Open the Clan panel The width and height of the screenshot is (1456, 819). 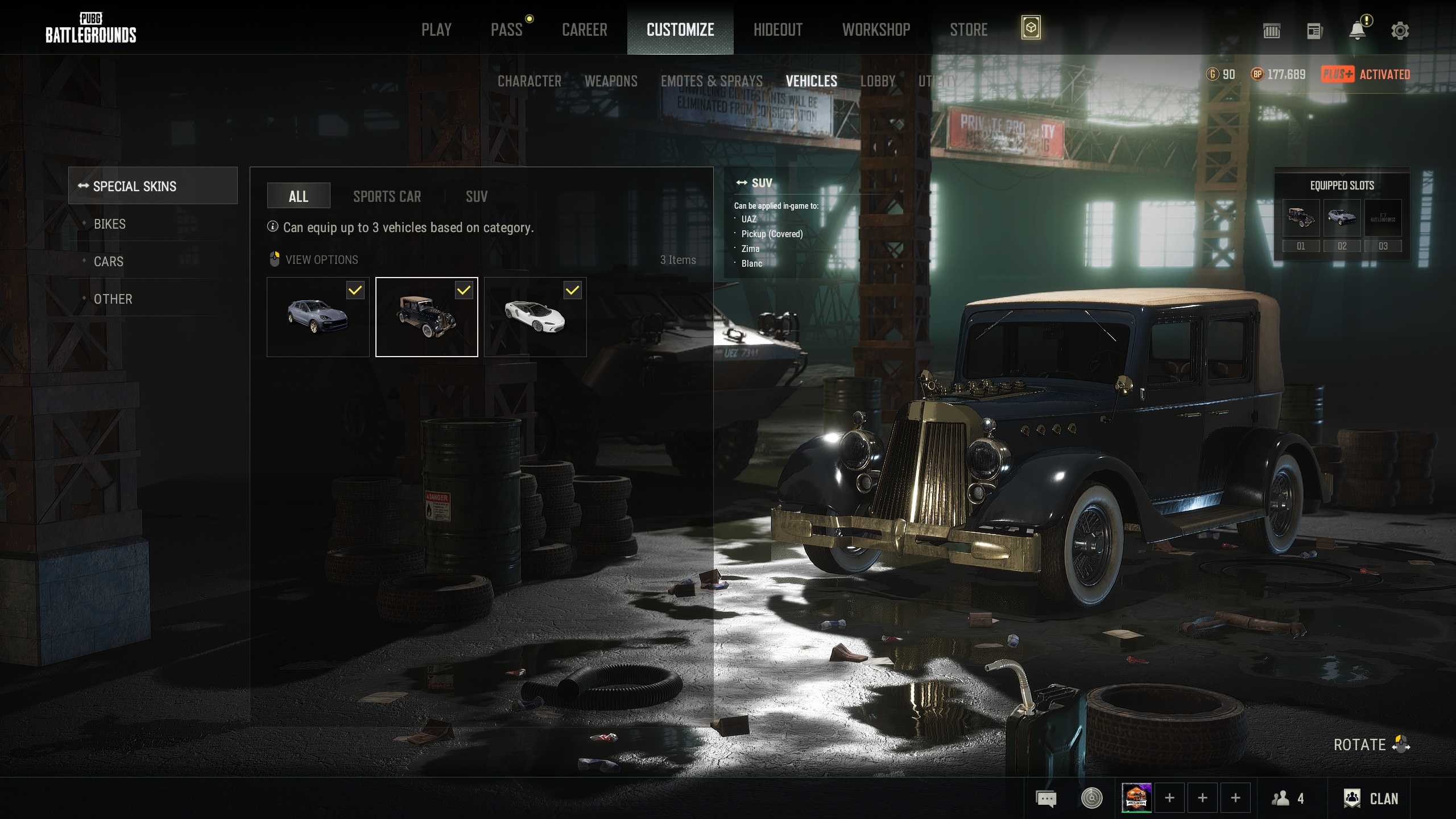click(1371, 799)
